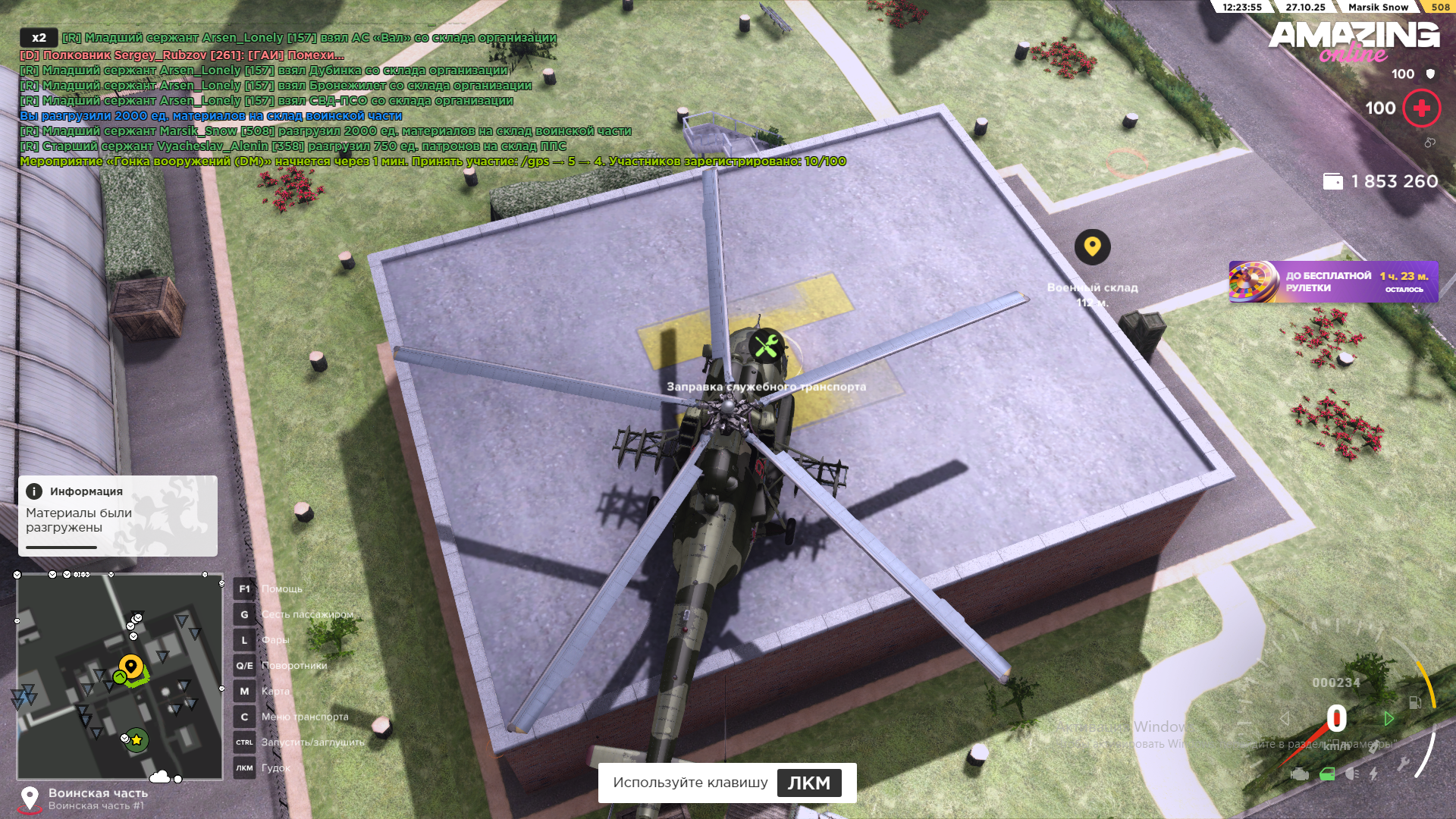The width and height of the screenshot is (1456, 819).
Task: Select the green star marker on the minimap
Action: point(136,739)
